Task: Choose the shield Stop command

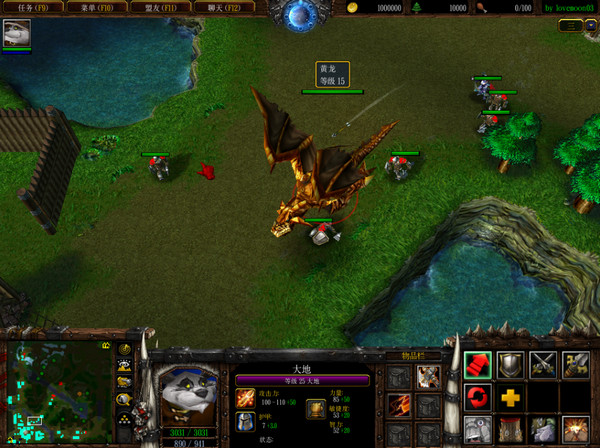Action: point(511,365)
